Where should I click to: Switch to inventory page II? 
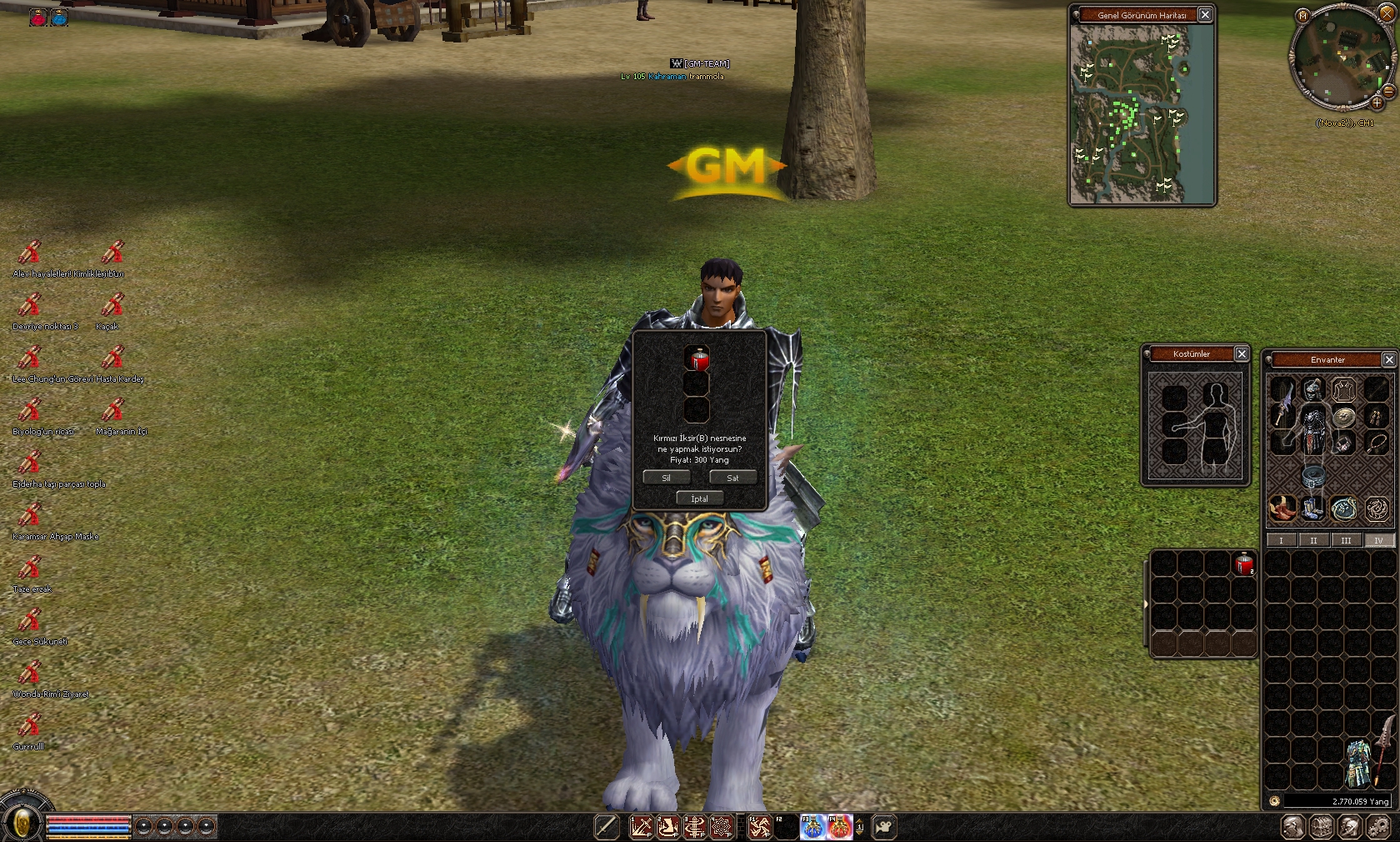[1313, 540]
